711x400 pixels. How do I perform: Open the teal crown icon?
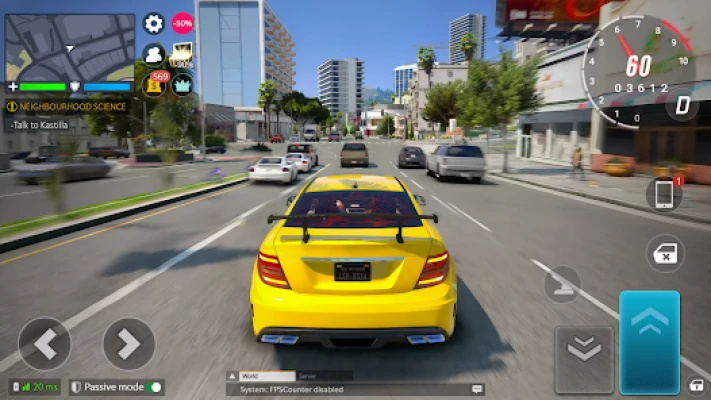pyautogui.click(x=182, y=84)
